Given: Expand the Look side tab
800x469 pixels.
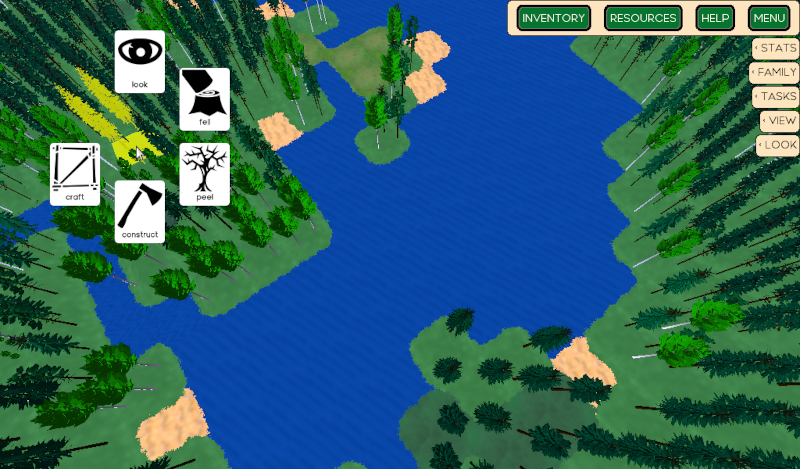Looking at the screenshot, I should point(778,145).
